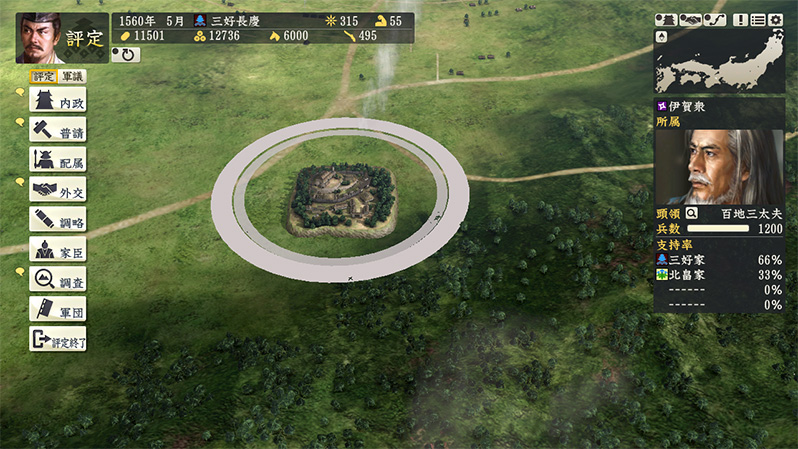Viewport: 798px width, 449px height.
Task: Click the circular arrow refresh button
Action: coord(126,54)
